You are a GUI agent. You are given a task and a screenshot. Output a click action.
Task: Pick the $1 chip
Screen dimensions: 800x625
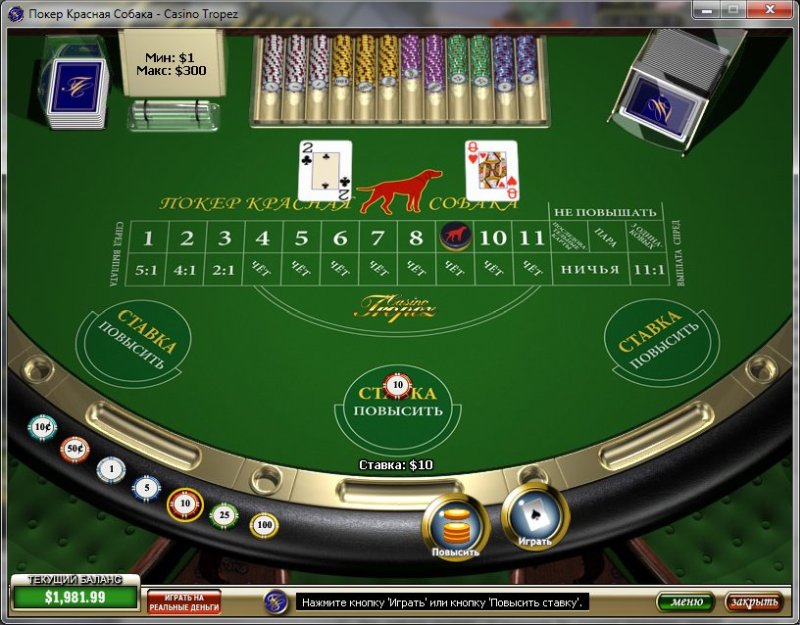(111, 468)
